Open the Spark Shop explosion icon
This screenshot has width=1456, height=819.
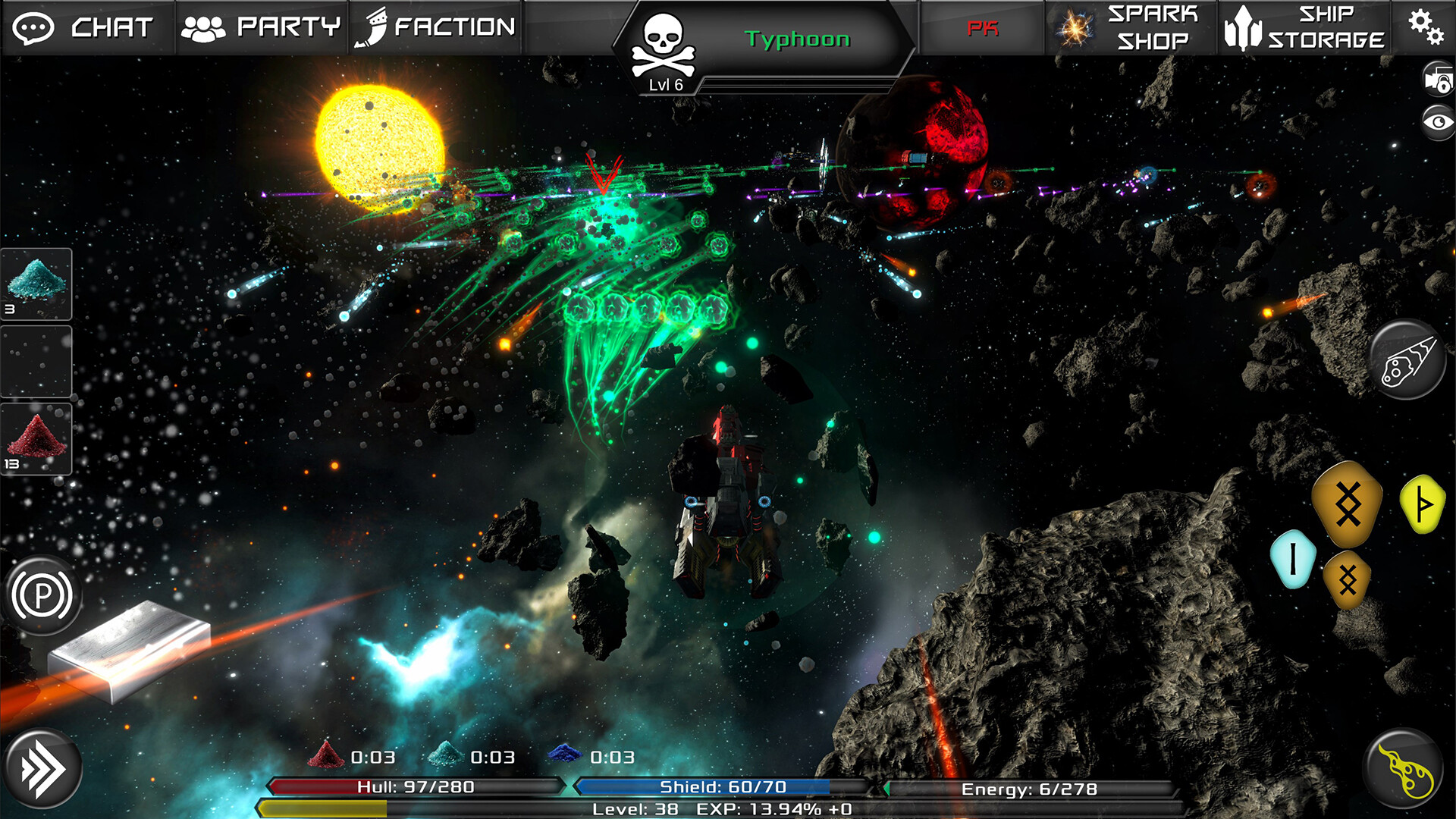click(x=1076, y=30)
